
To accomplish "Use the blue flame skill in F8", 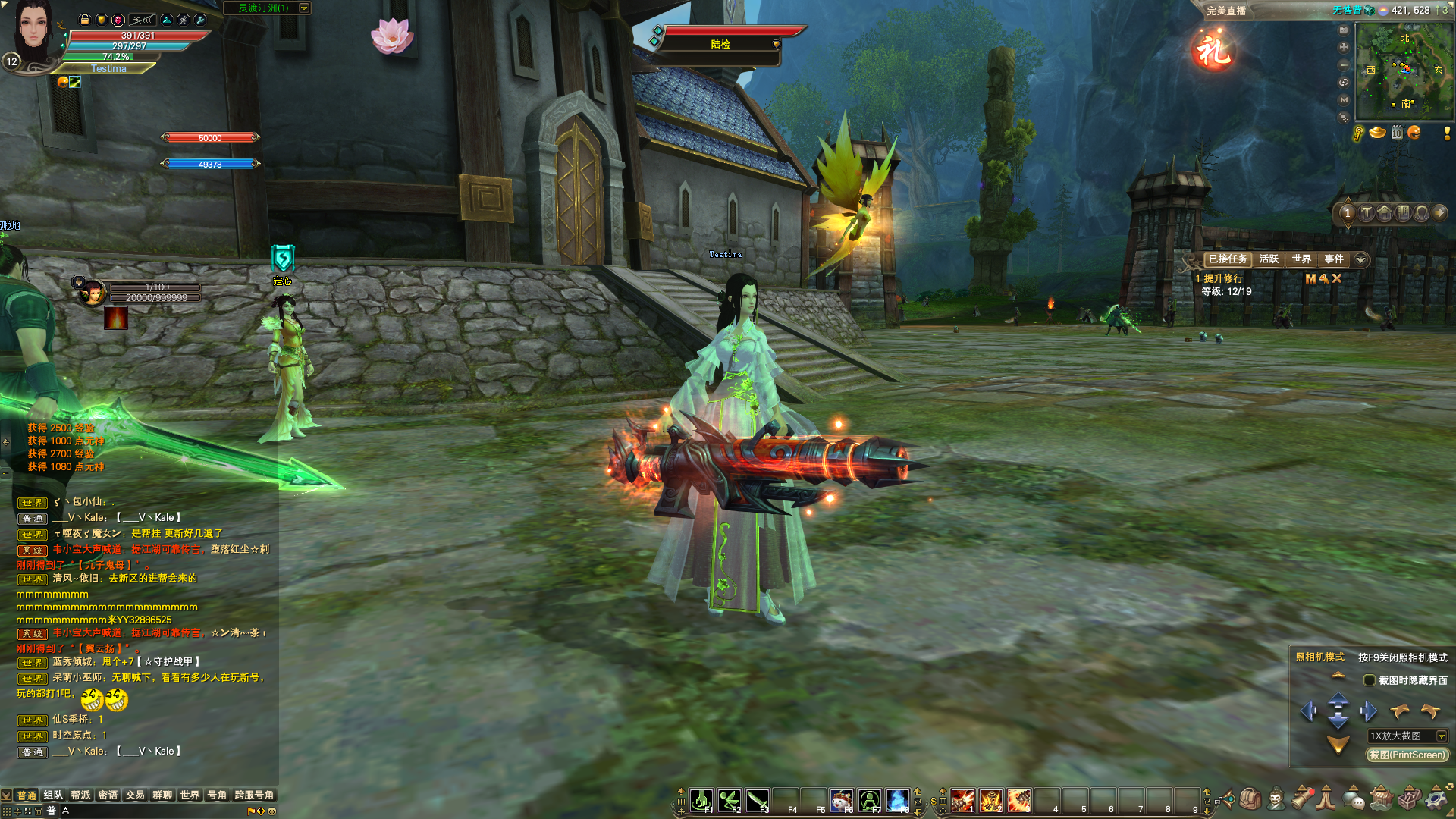I will [897, 800].
